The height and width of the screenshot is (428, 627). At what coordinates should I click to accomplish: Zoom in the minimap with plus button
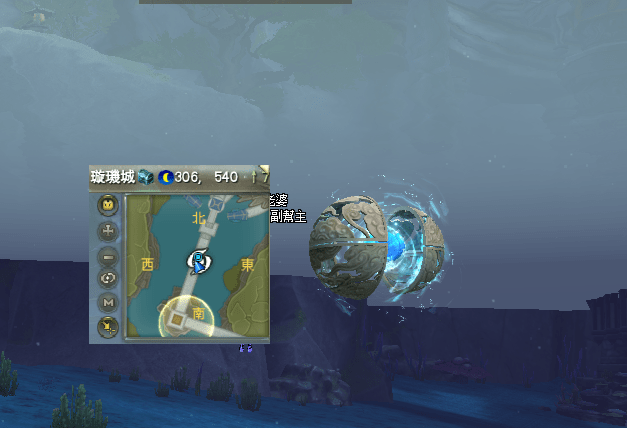pos(108,230)
